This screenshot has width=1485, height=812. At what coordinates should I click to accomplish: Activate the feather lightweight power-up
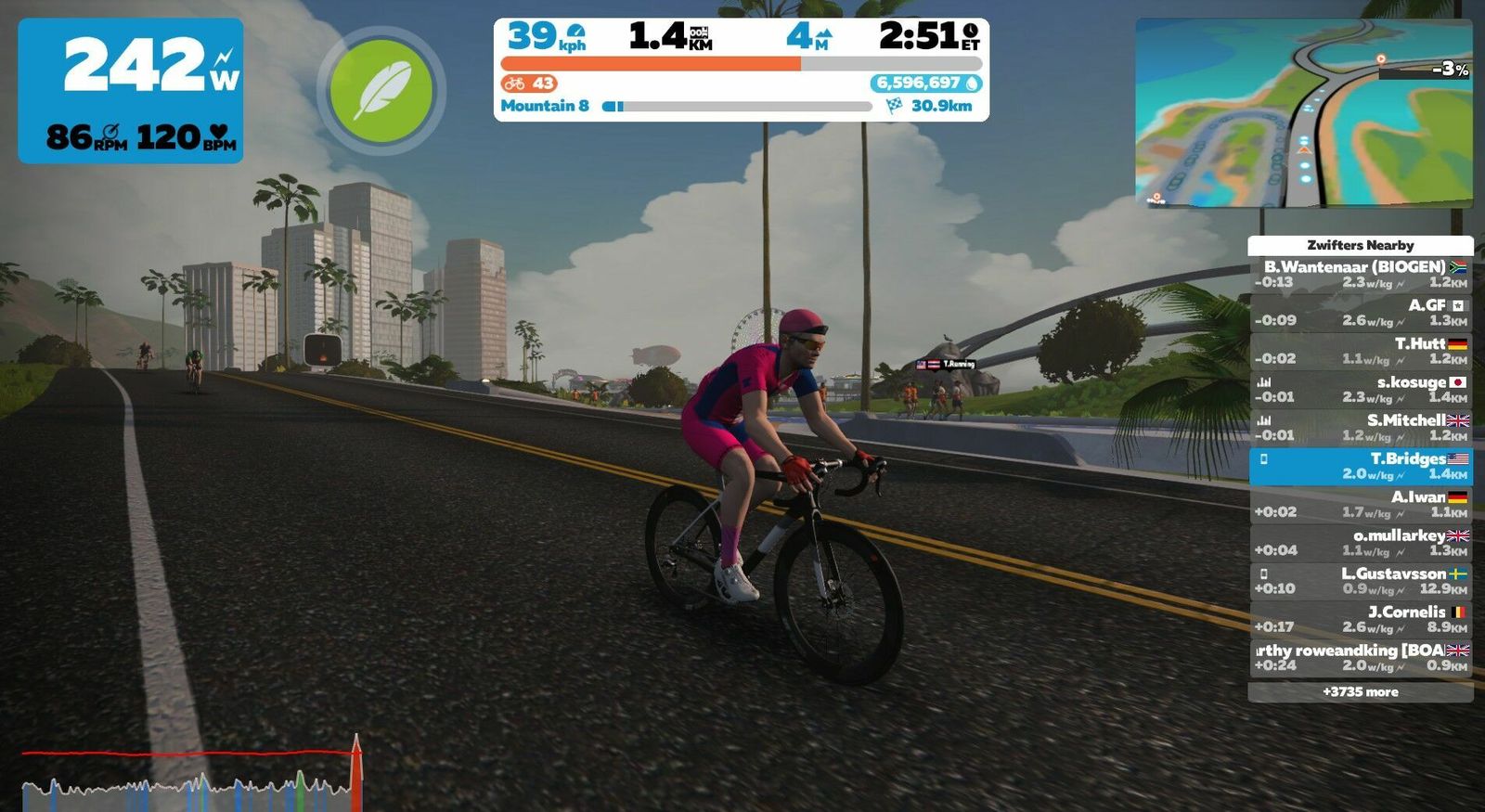(x=381, y=90)
